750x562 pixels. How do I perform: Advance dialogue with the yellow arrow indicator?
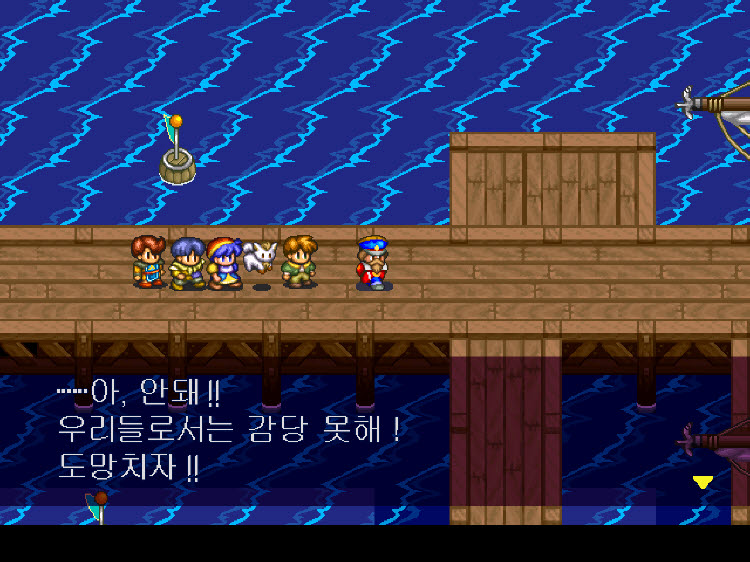coord(703,482)
